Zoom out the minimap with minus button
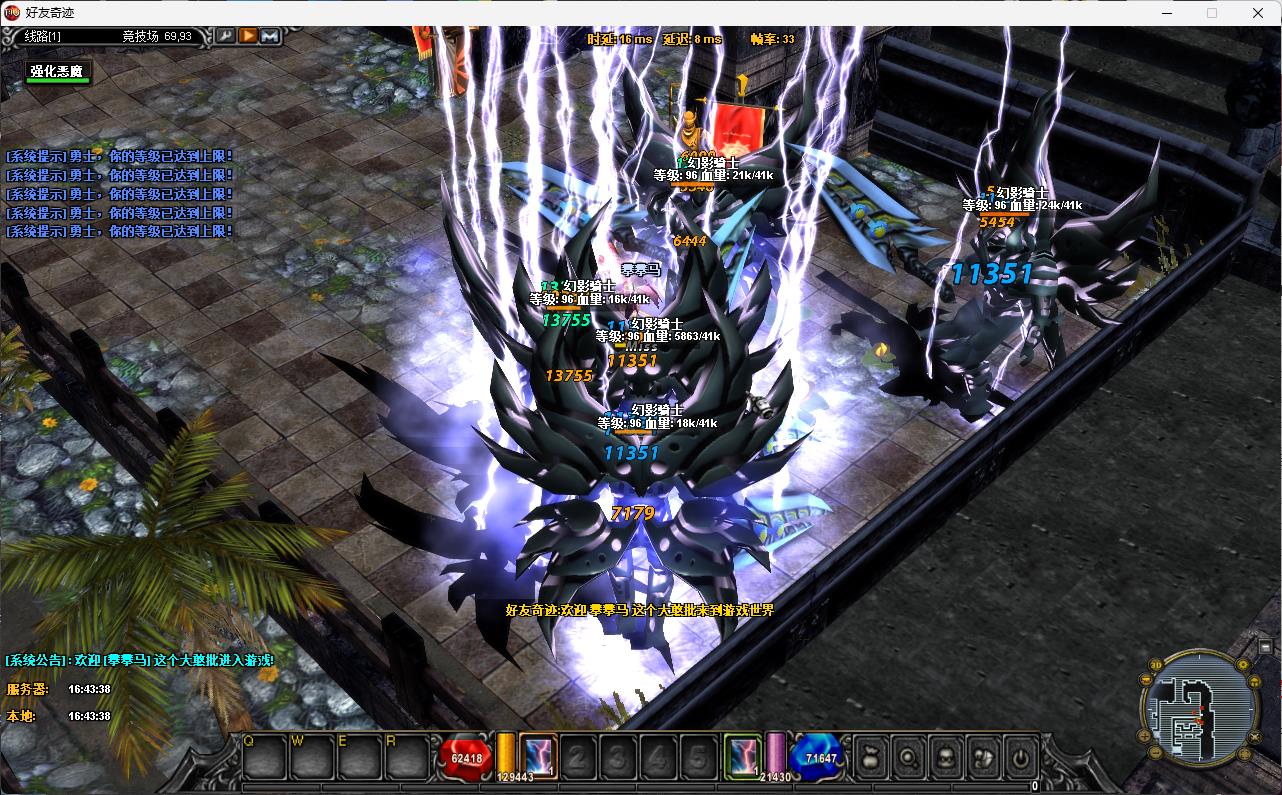 tap(1156, 751)
